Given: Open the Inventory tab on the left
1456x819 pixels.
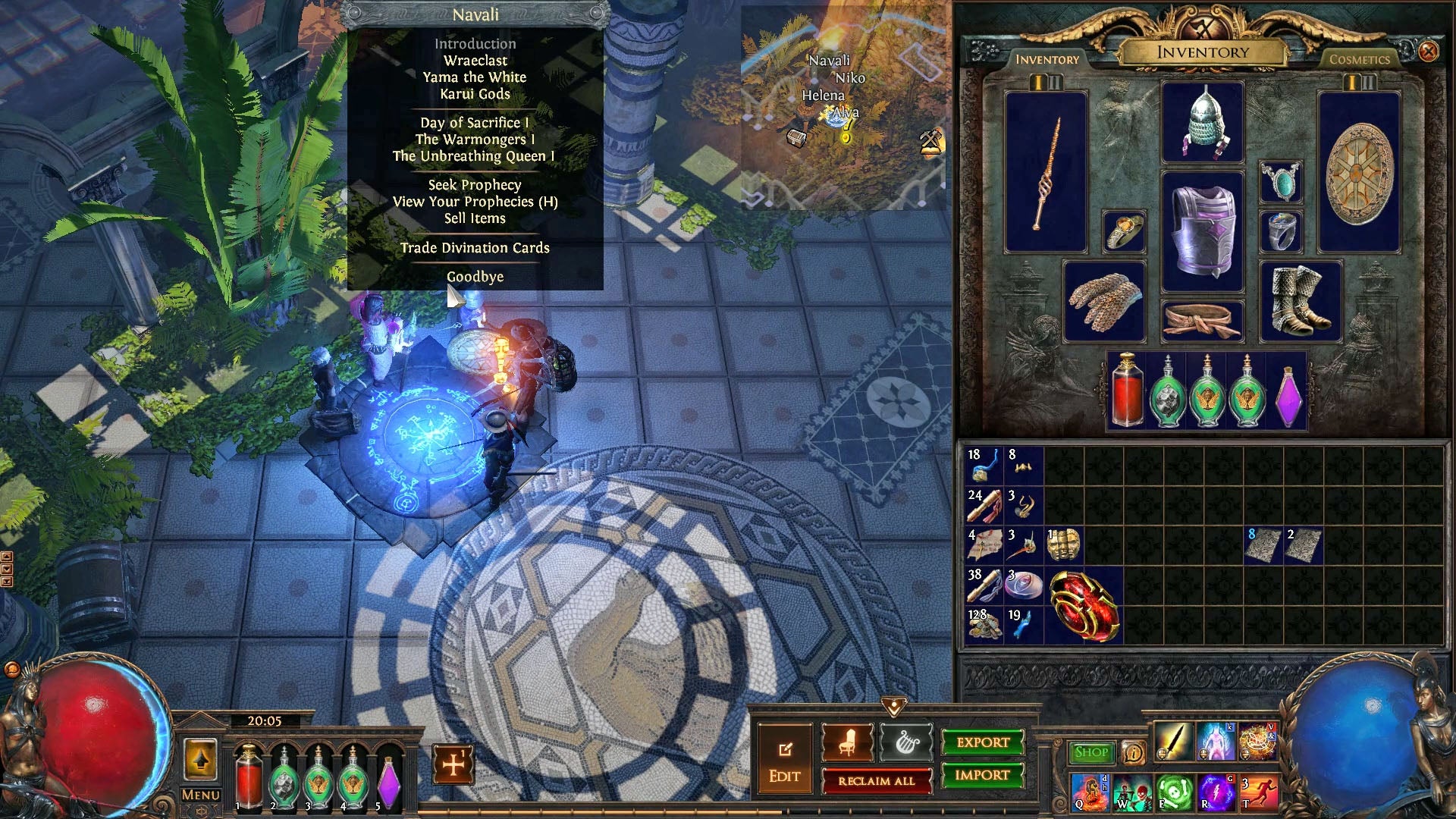Looking at the screenshot, I should pyautogui.click(x=1048, y=58).
